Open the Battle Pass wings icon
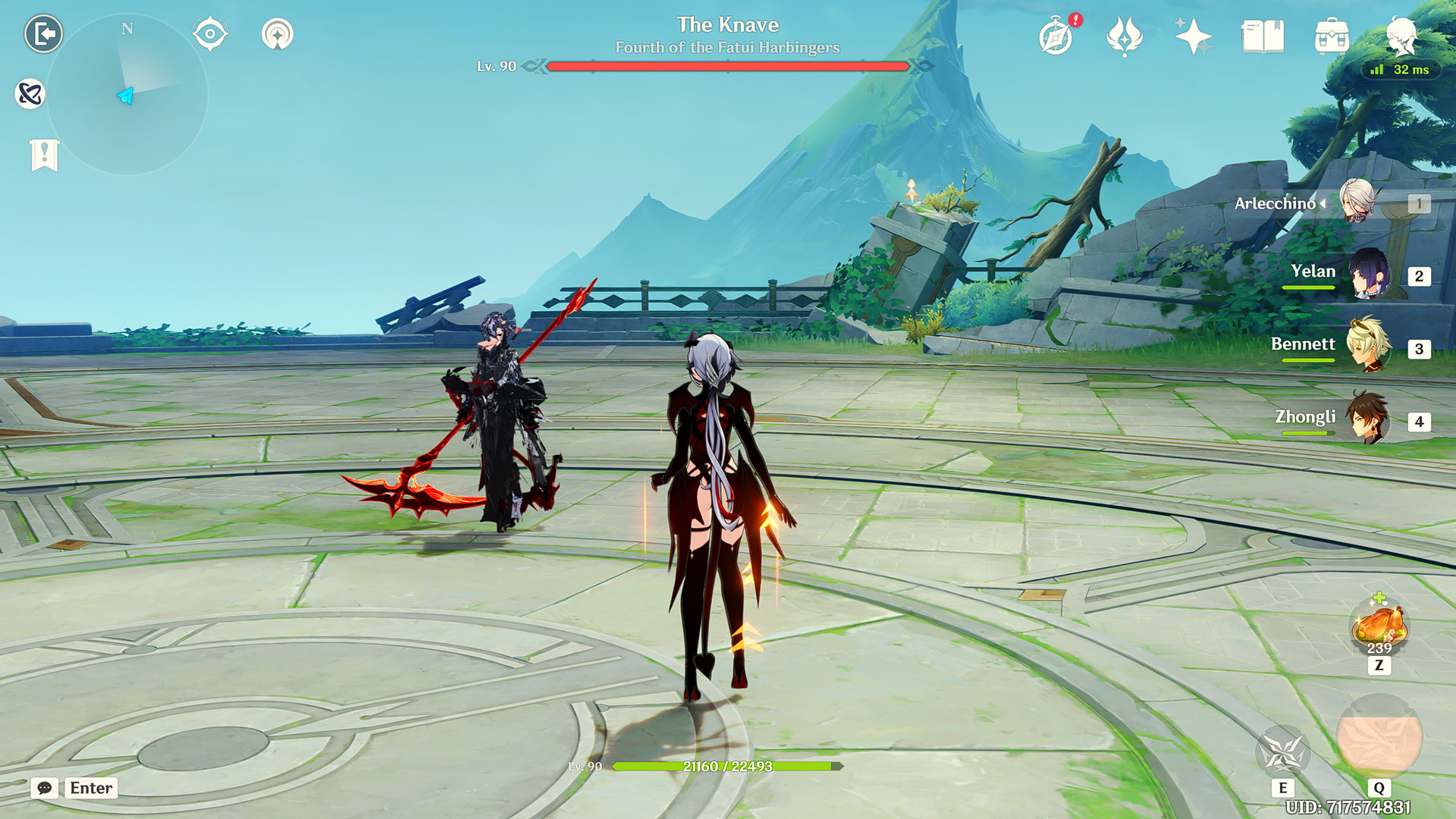This screenshot has width=1456, height=819. click(1127, 35)
